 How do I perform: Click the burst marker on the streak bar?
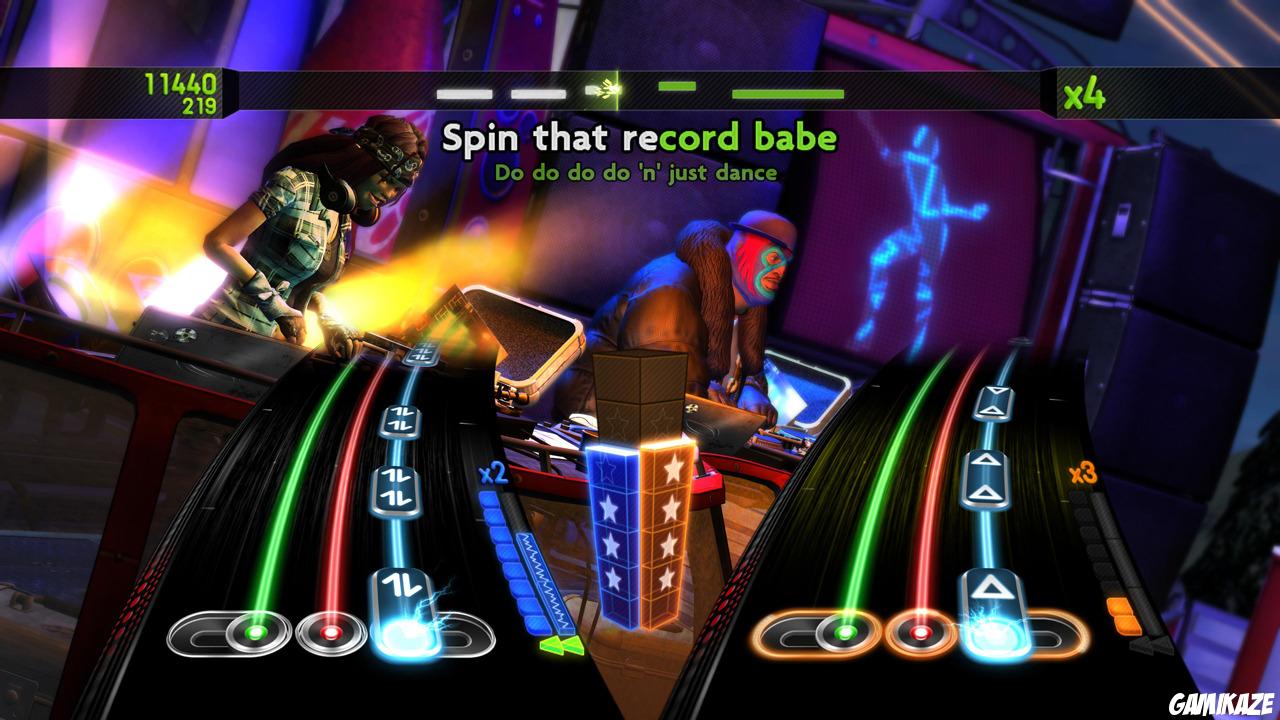pyautogui.click(x=606, y=88)
